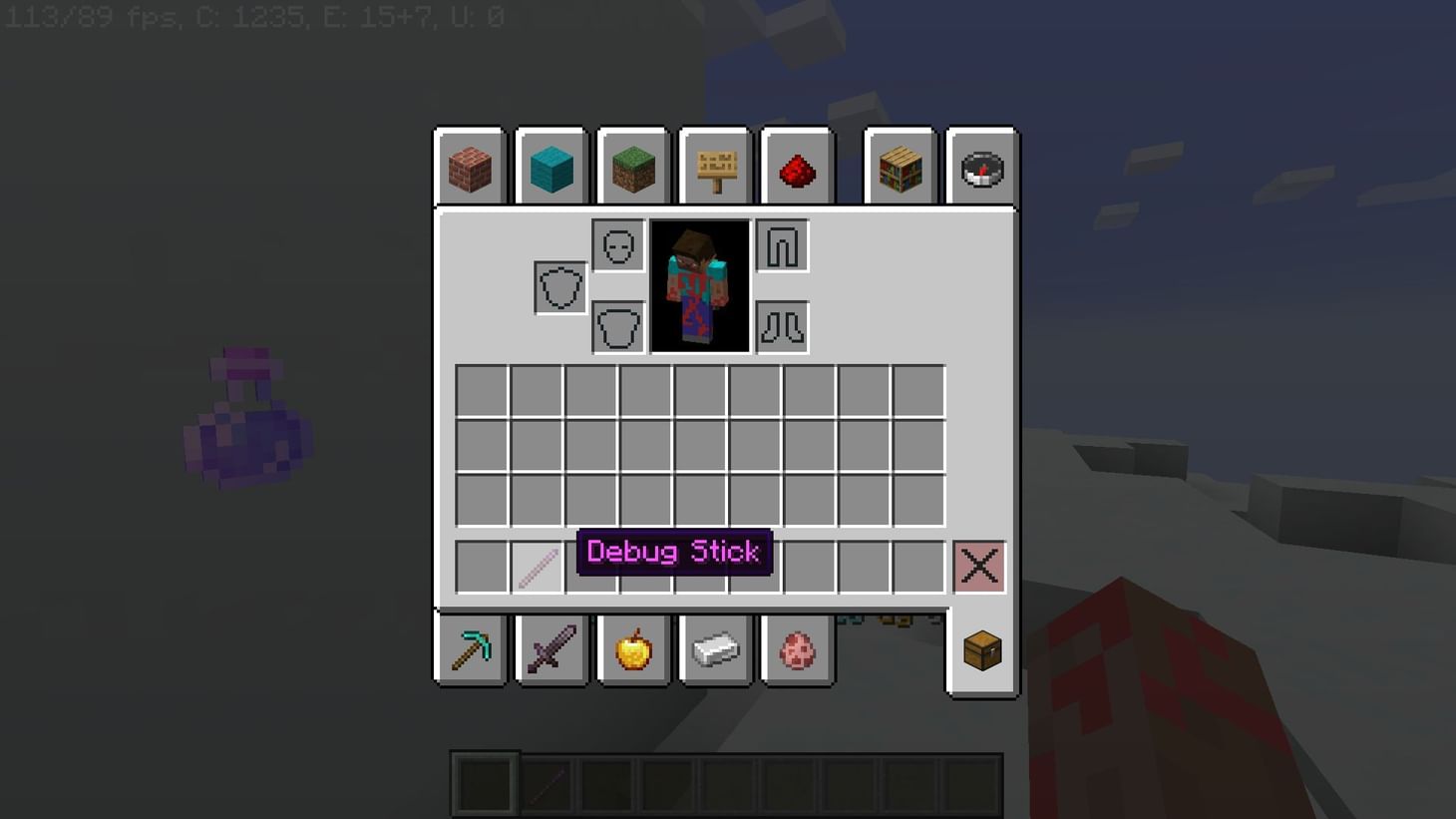Image resolution: width=1456 pixels, height=819 pixels.
Task: Open the Survival Inventory chest tab
Action: point(981,649)
